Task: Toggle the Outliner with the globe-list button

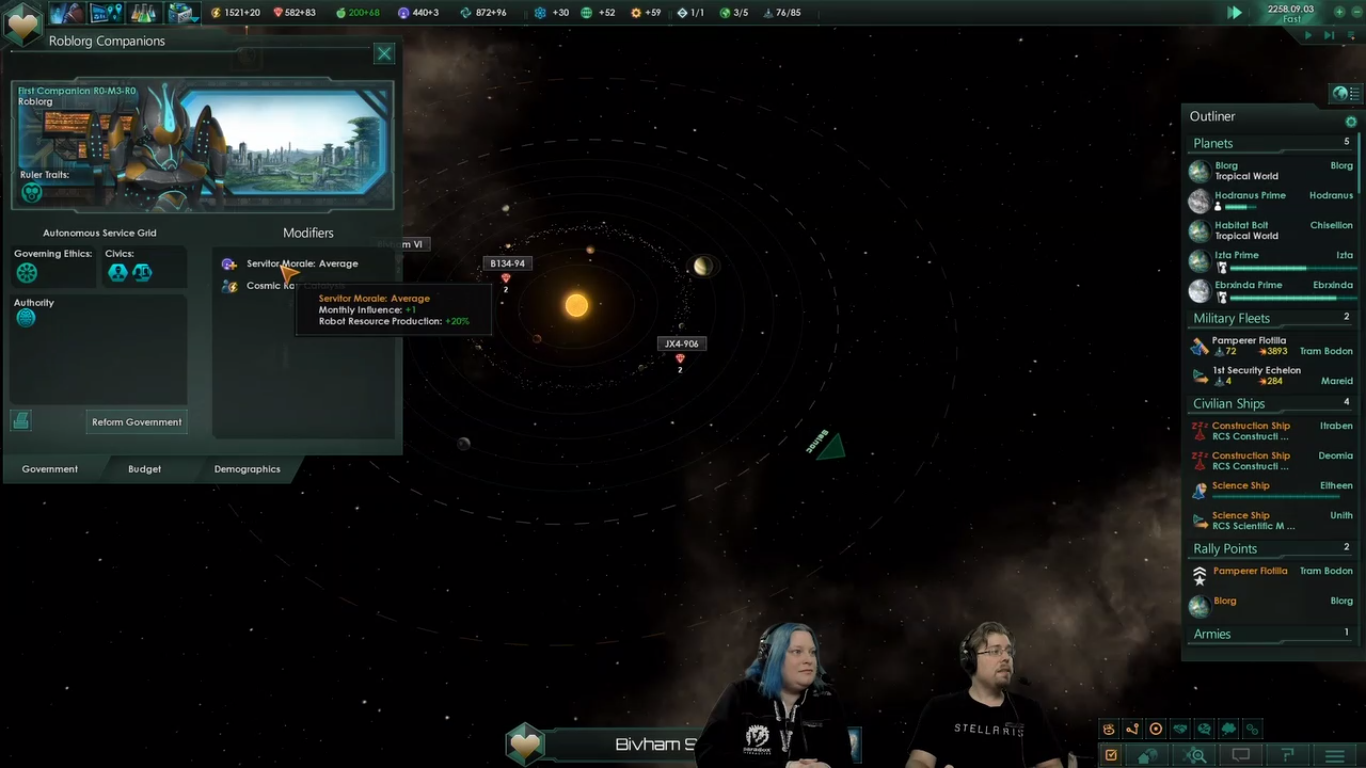Action: coord(1344,93)
